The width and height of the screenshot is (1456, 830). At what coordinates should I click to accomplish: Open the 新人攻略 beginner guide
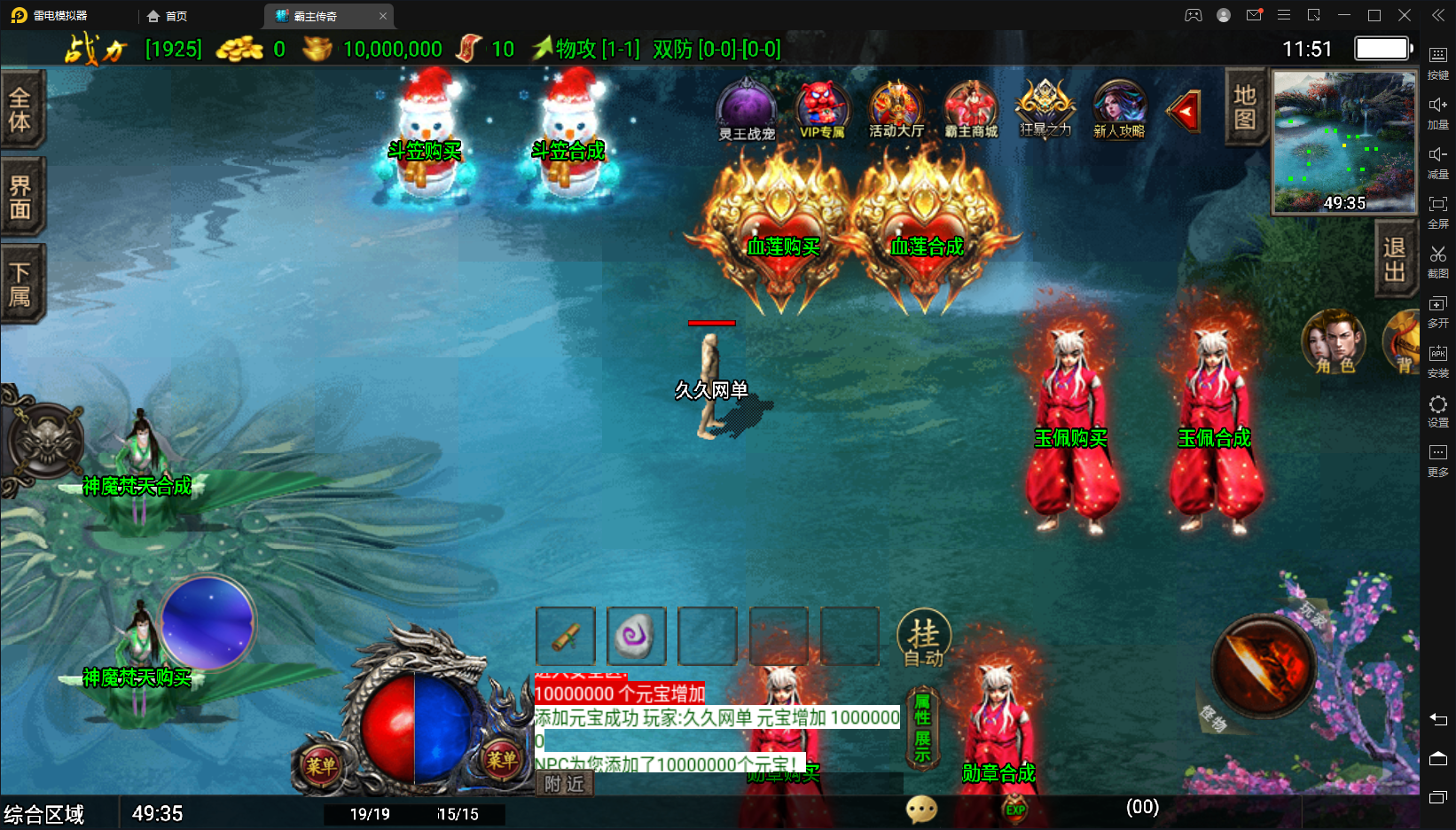[x=1119, y=109]
